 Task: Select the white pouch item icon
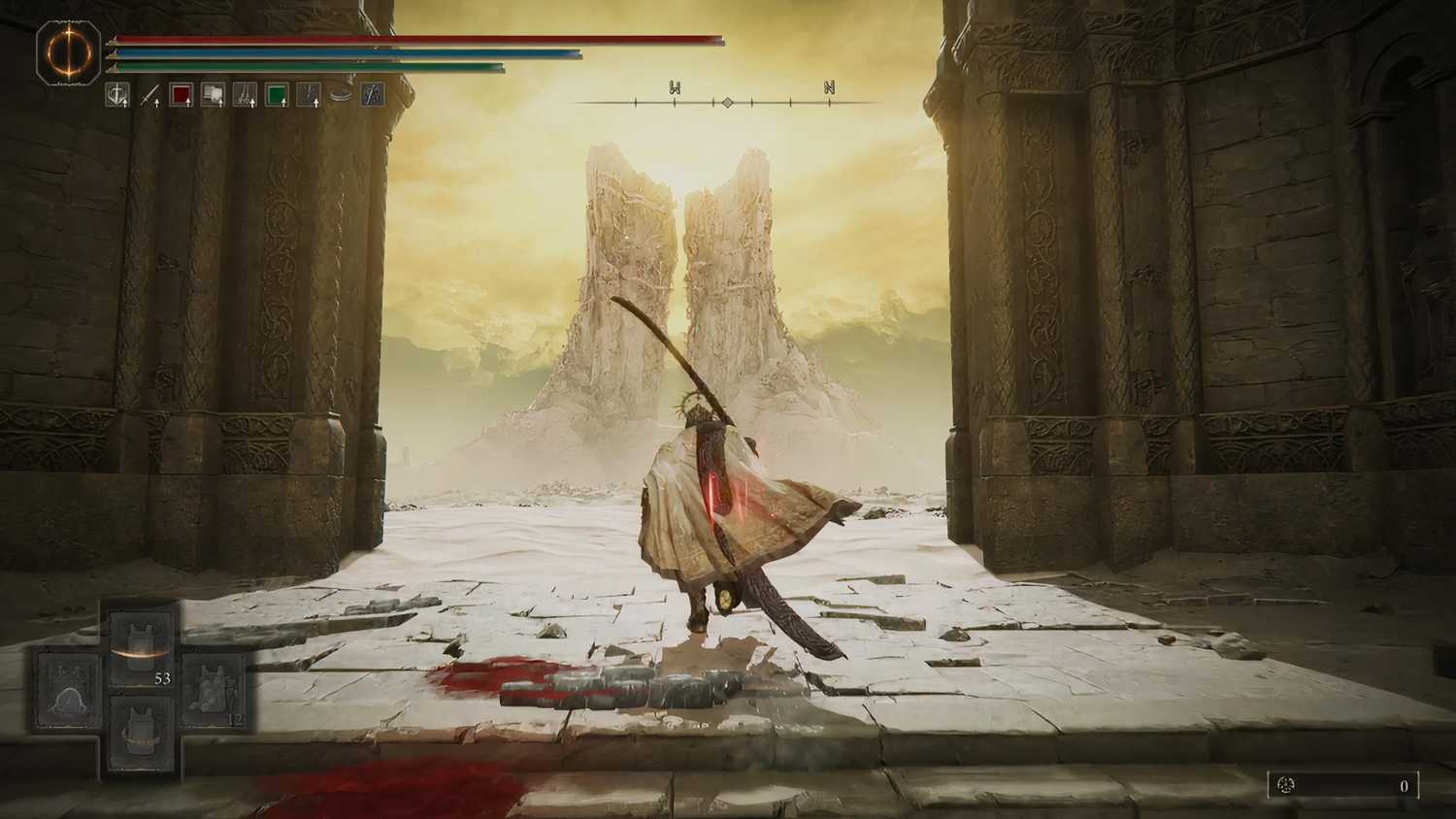[x=215, y=94]
